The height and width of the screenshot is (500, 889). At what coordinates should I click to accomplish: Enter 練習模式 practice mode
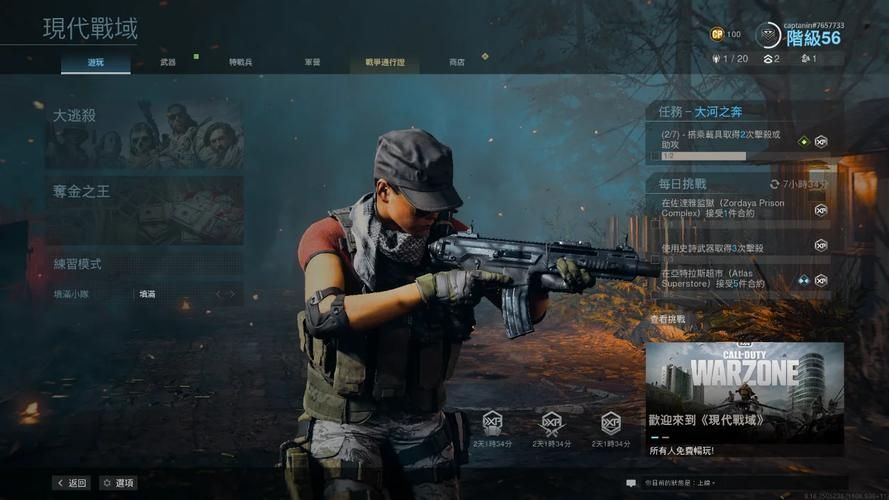[x=144, y=264]
